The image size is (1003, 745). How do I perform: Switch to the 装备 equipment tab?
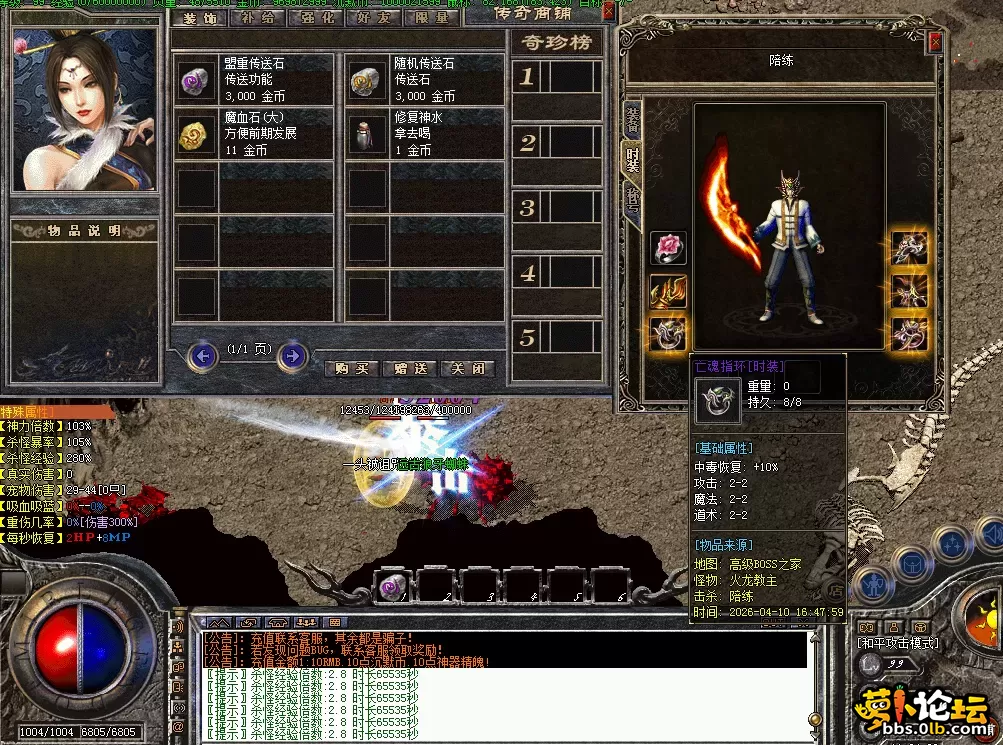633,122
